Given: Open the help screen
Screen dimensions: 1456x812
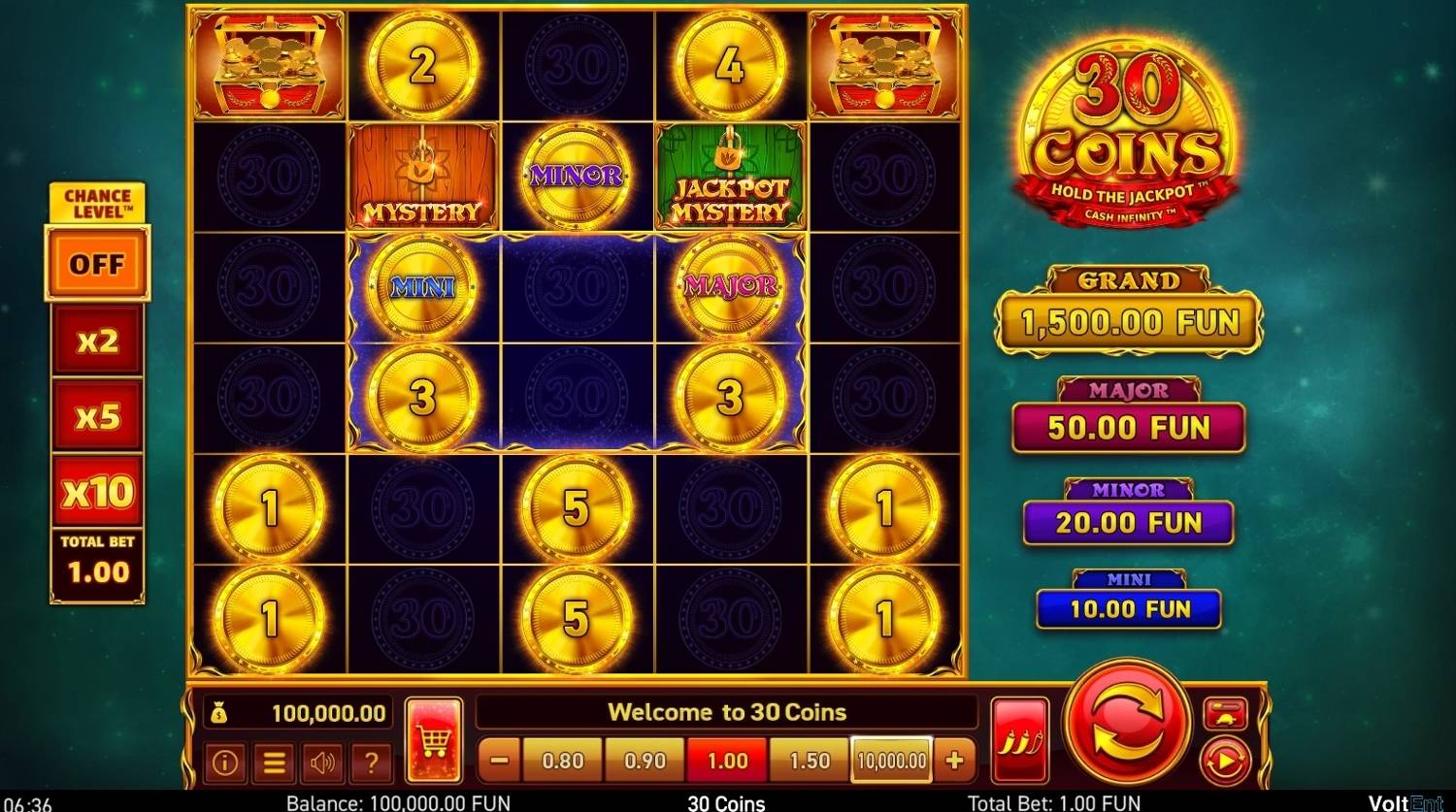Looking at the screenshot, I should click(371, 763).
